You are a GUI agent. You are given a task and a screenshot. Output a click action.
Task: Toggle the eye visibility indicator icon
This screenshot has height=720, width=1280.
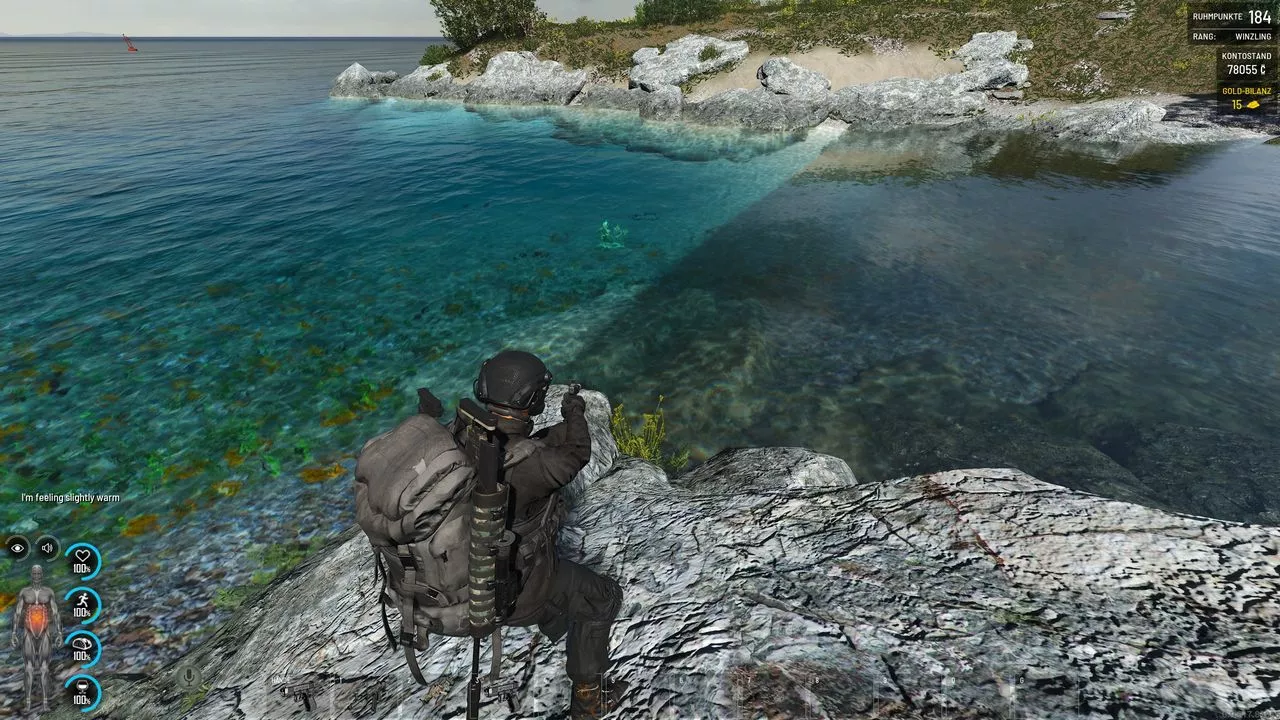pyautogui.click(x=17, y=547)
